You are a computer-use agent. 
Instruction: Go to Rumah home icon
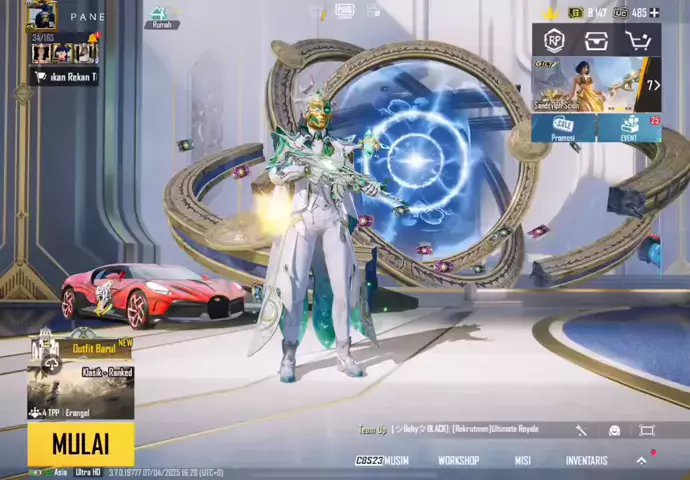coord(160,17)
